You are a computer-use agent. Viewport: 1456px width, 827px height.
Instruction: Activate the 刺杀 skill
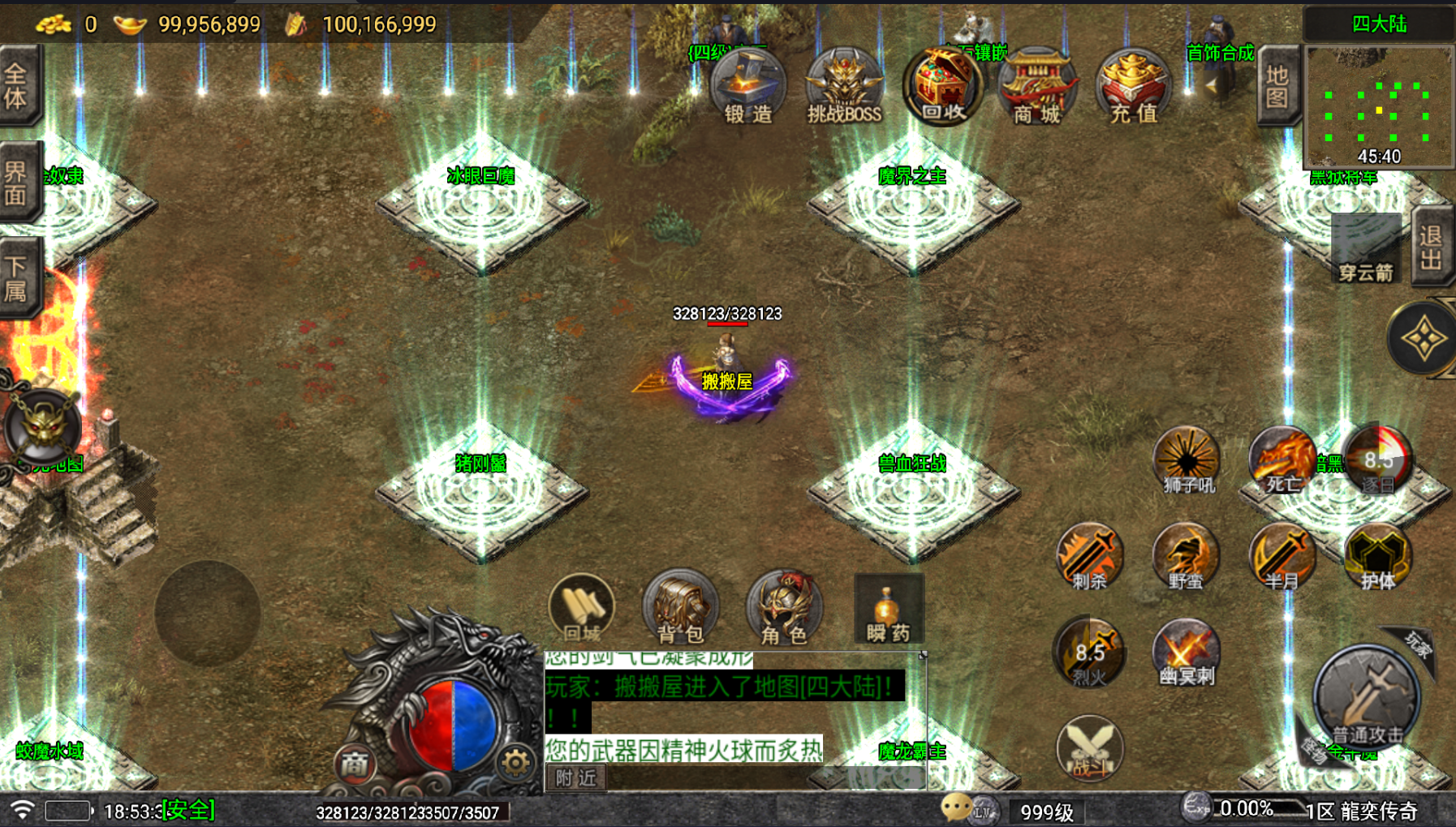point(1089,558)
